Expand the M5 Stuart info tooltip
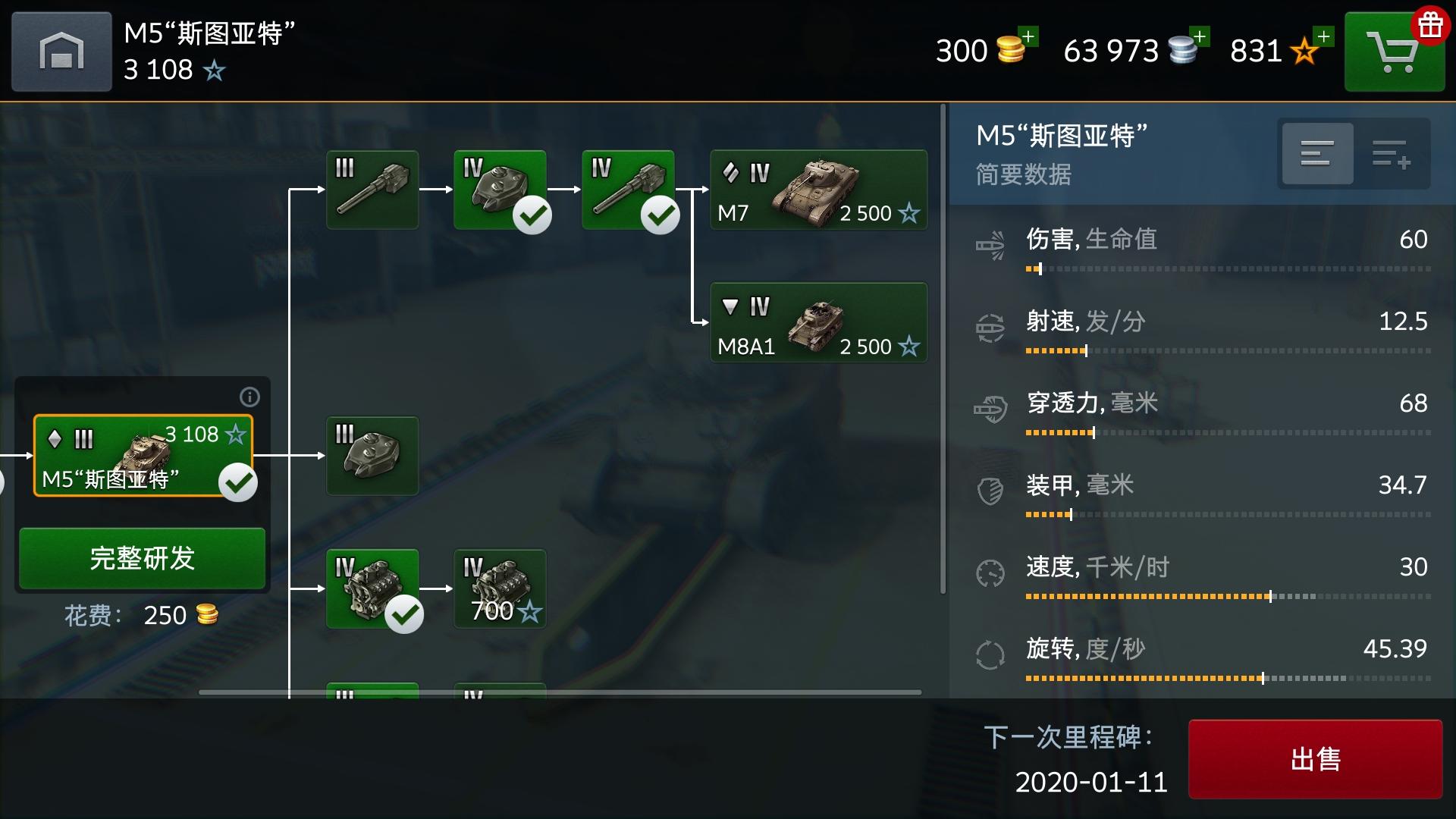 pyautogui.click(x=249, y=397)
